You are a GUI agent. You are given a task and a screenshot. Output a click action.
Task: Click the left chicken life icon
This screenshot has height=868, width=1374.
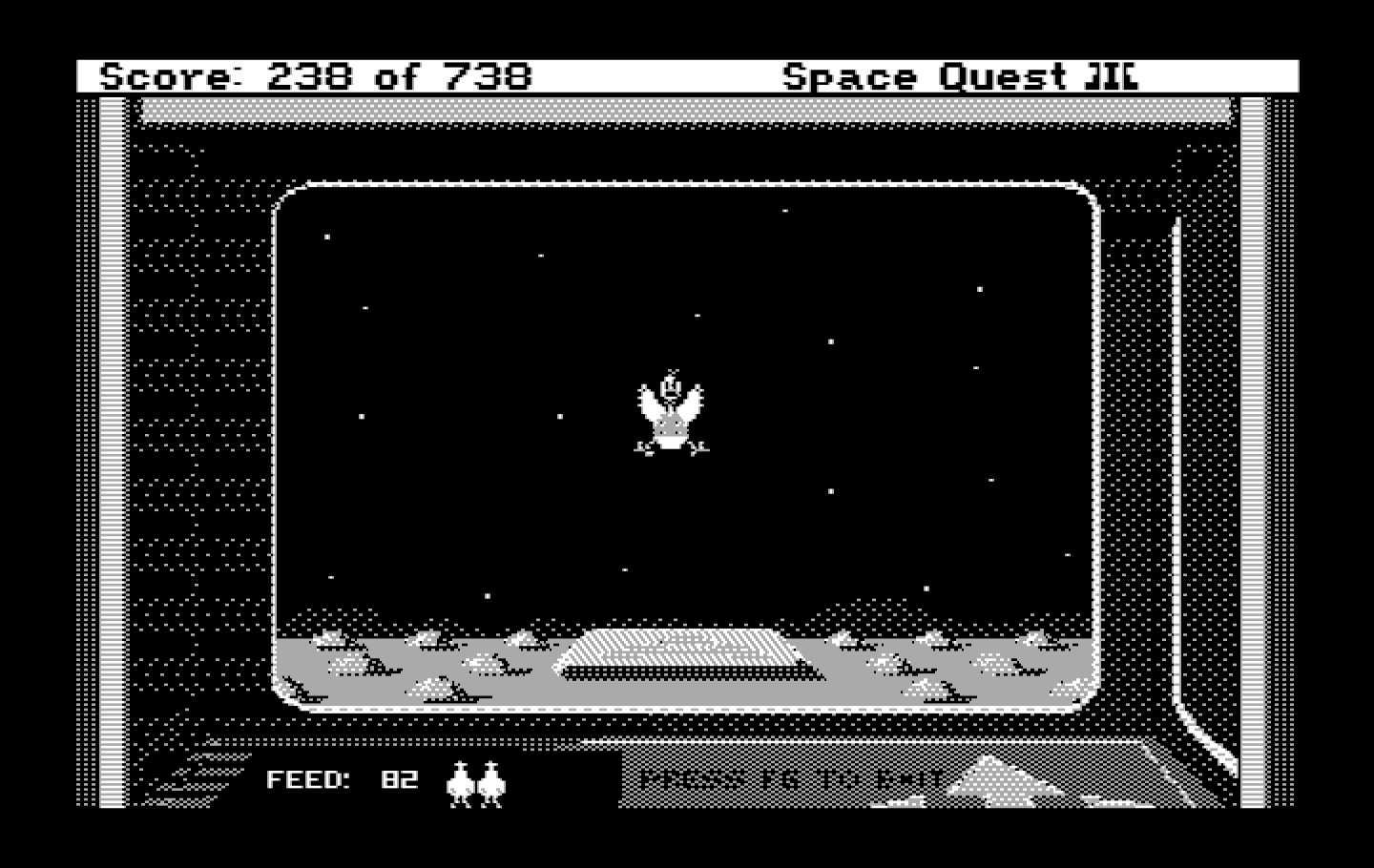pyautogui.click(x=462, y=785)
